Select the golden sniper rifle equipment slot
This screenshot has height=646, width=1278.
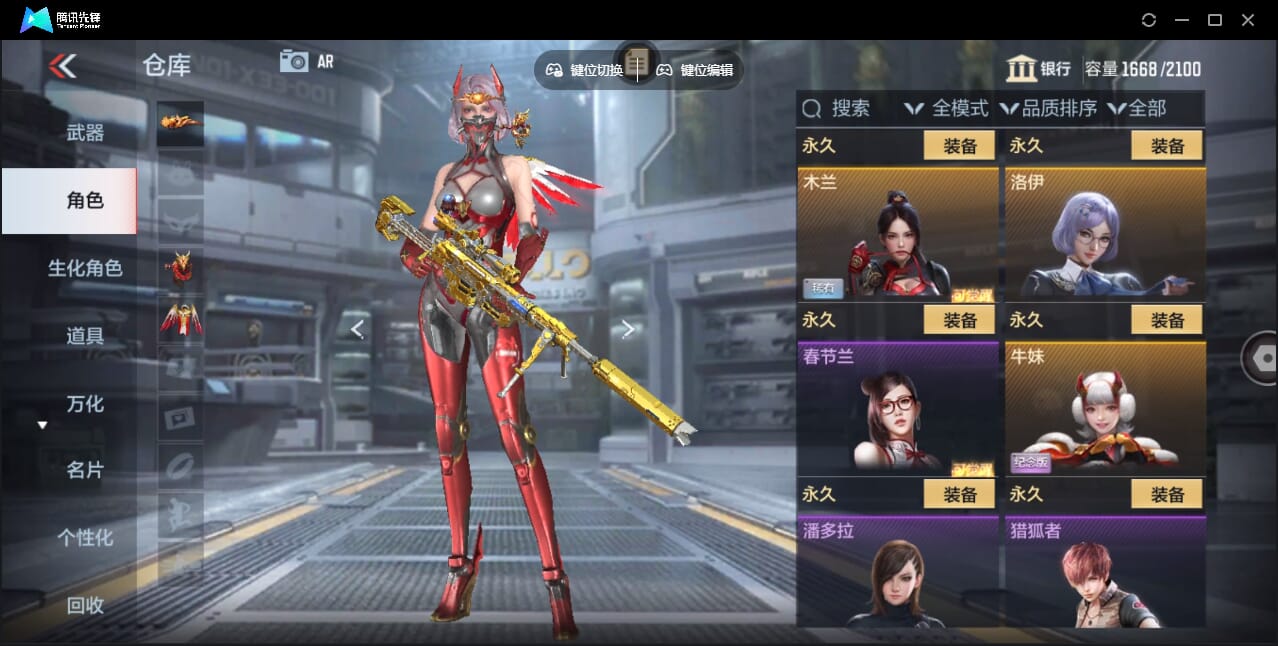pyautogui.click(x=180, y=123)
